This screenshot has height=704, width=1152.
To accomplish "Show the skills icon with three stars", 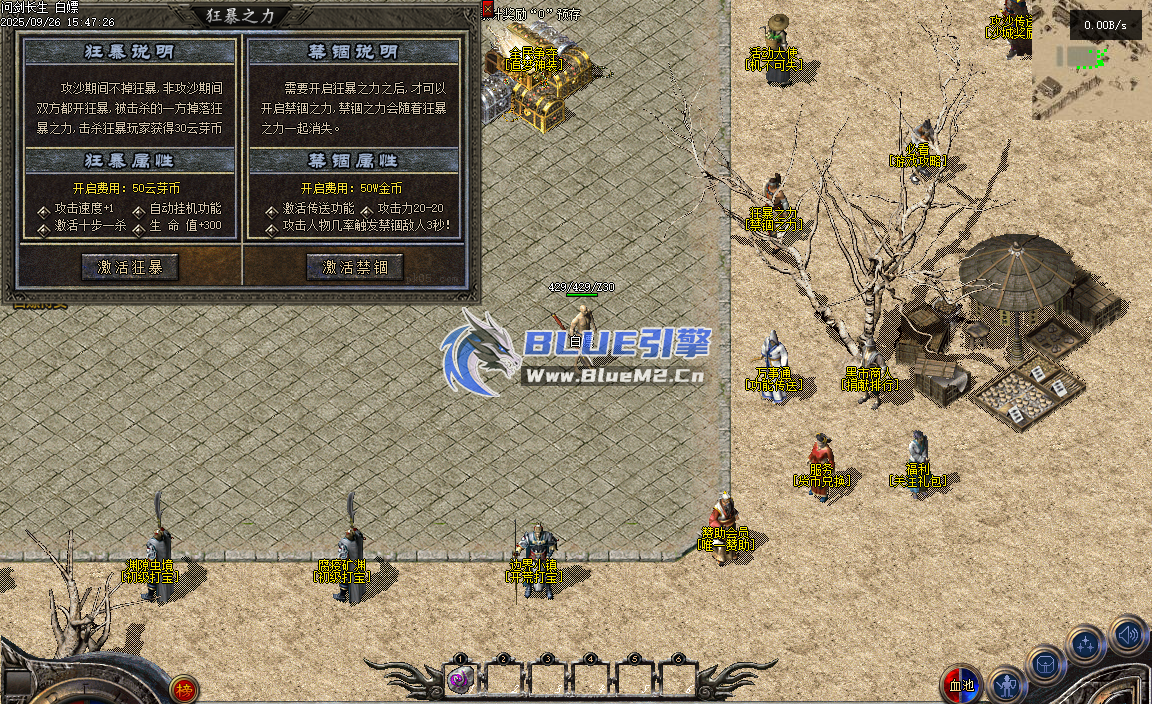I will (1086, 645).
